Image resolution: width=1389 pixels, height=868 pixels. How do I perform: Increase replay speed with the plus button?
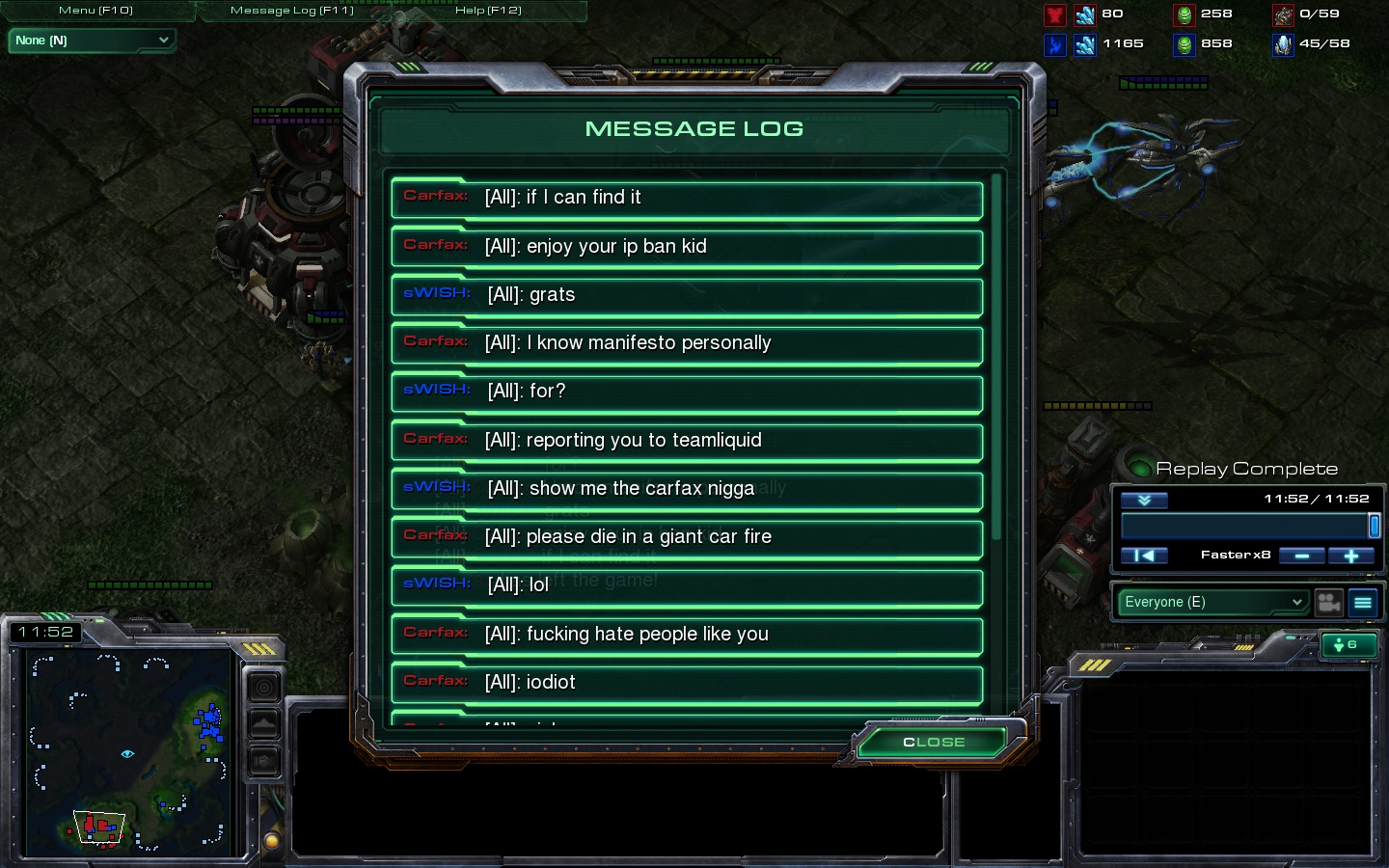[x=1350, y=556]
